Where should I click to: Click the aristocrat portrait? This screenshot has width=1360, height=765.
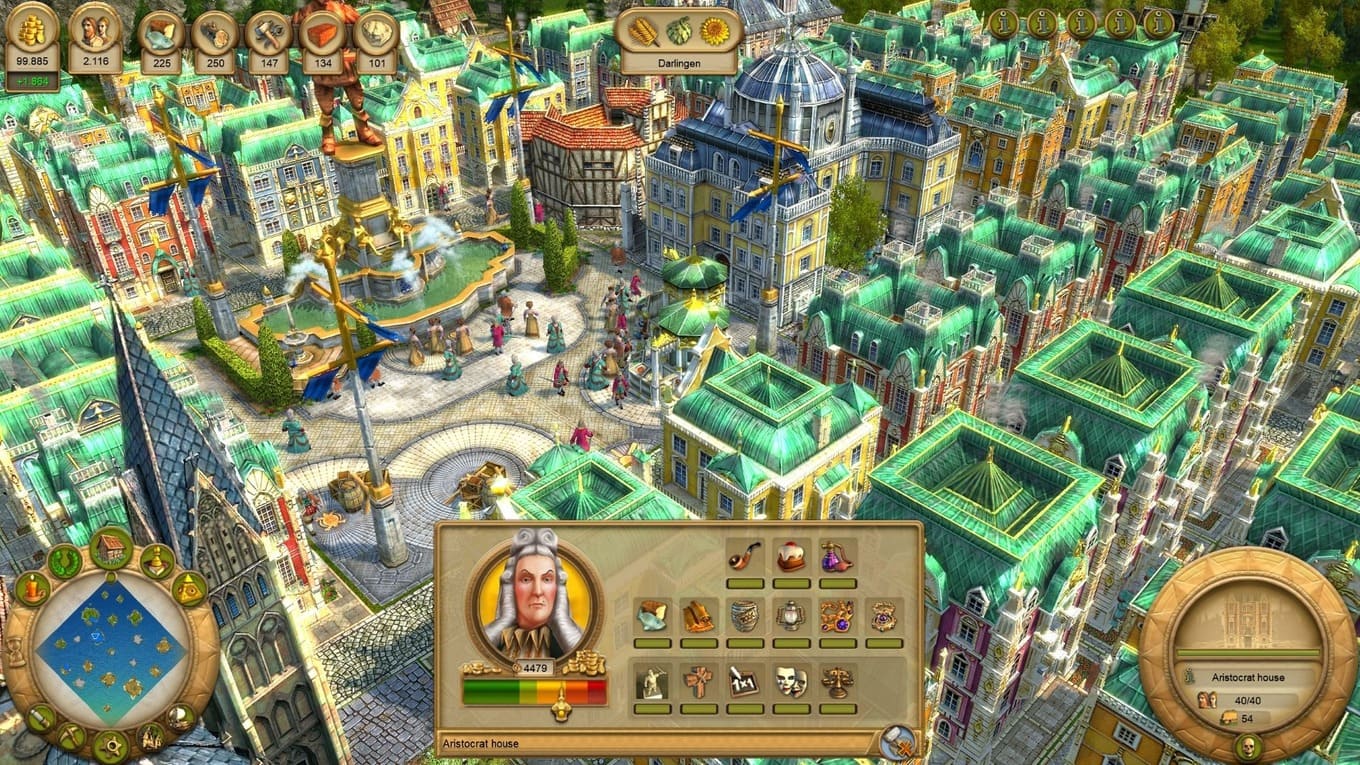(535, 597)
